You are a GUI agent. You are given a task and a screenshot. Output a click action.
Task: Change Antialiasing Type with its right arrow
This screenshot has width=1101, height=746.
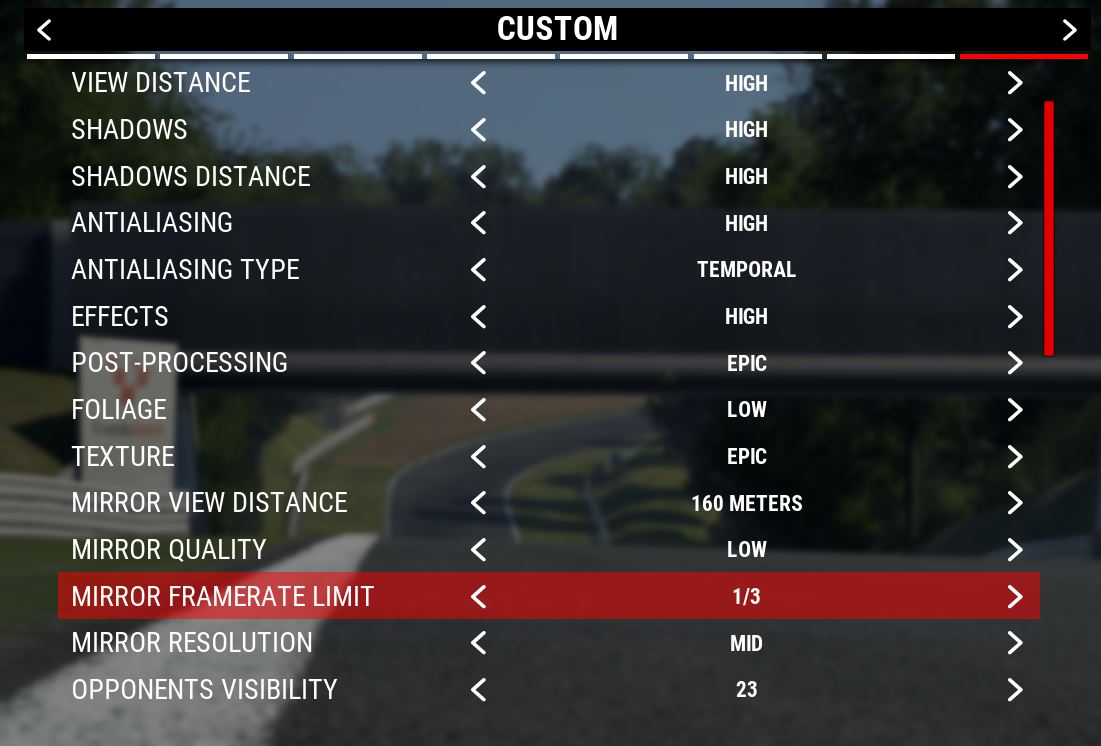coord(1015,270)
